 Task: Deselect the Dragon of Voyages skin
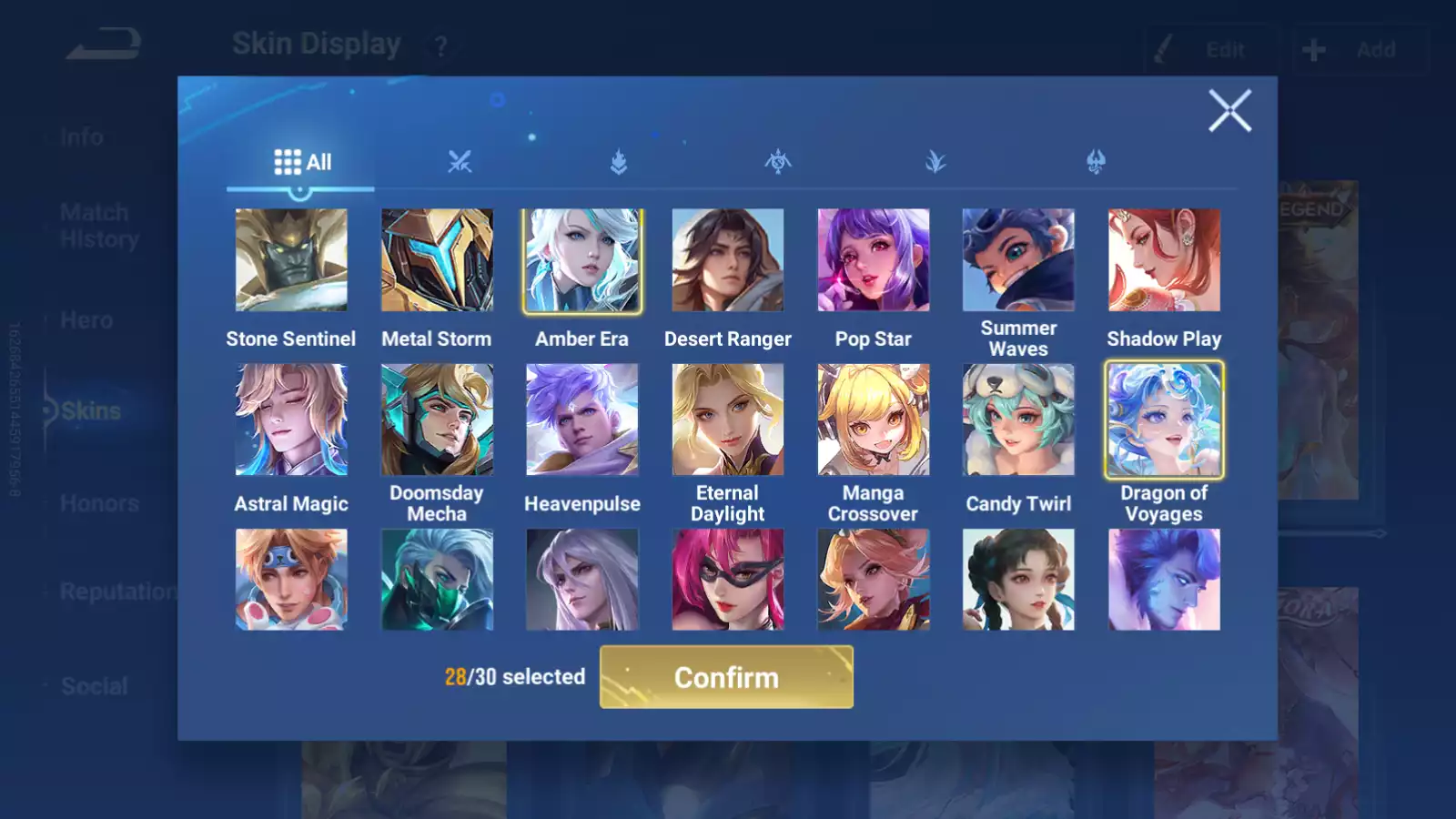click(1165, 419)
